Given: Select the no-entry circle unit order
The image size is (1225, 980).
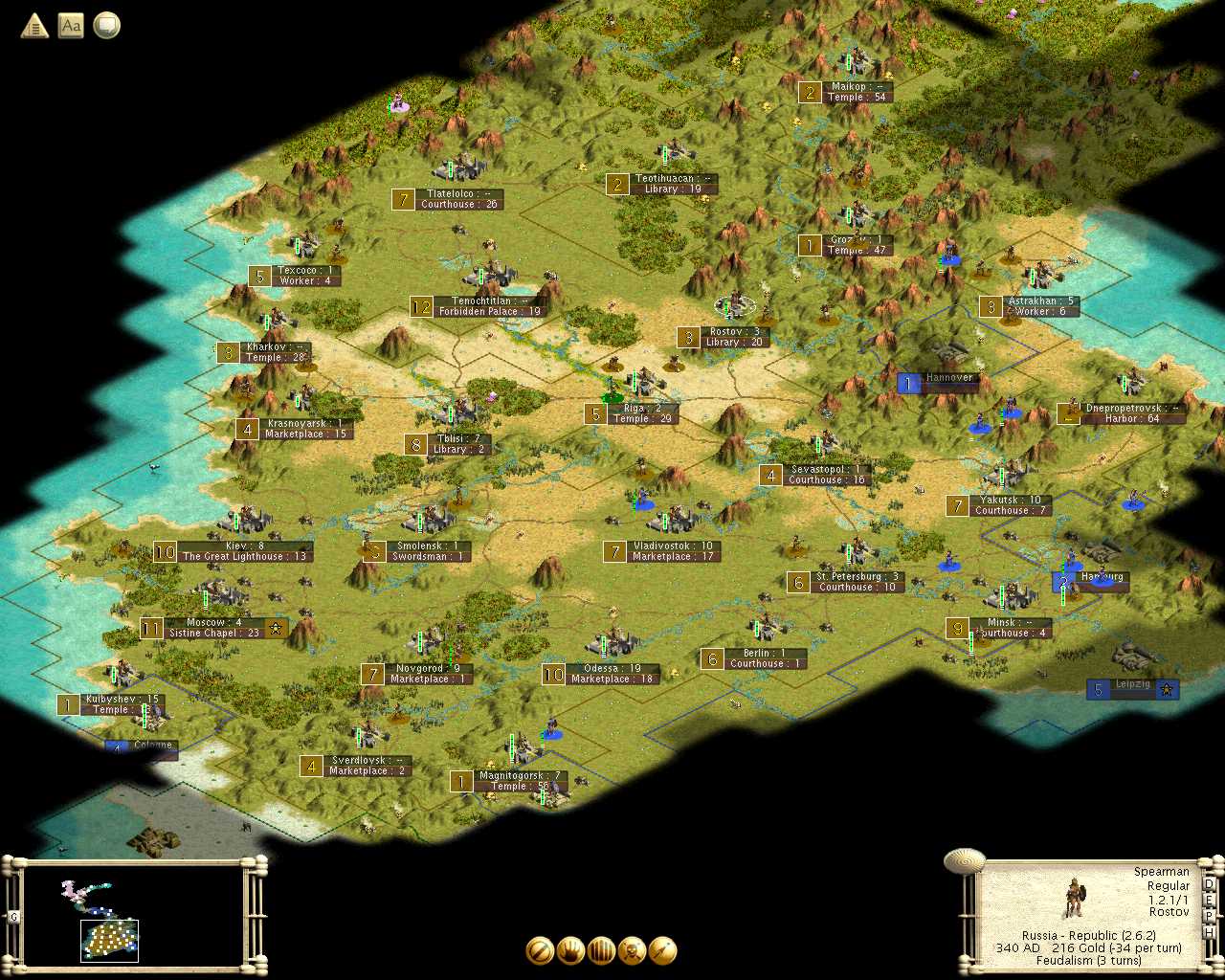Looking at the screenshot, I should pyautogui.click(x=540, y=950).
